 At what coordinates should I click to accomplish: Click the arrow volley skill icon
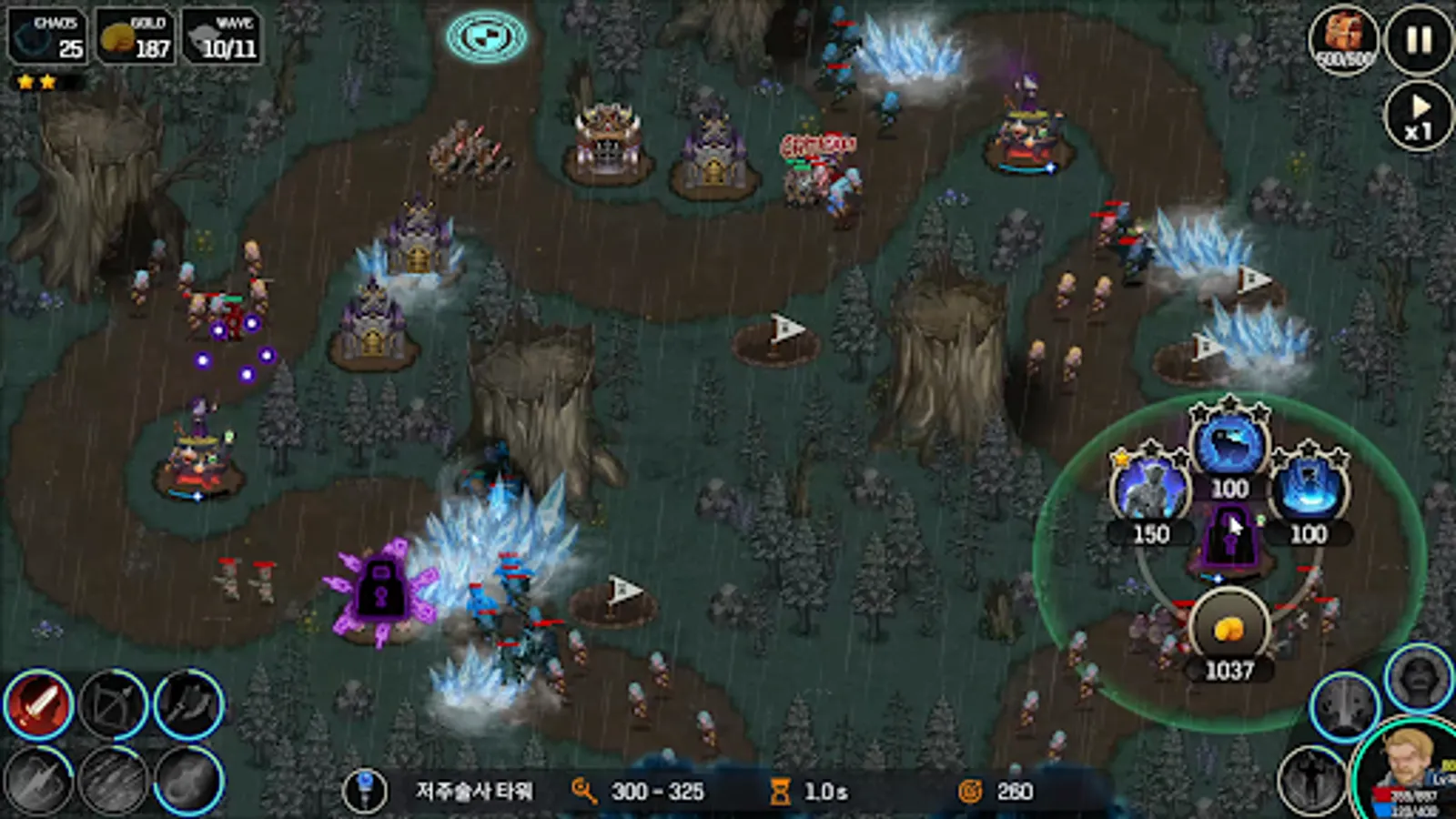(x=114, y=781)
